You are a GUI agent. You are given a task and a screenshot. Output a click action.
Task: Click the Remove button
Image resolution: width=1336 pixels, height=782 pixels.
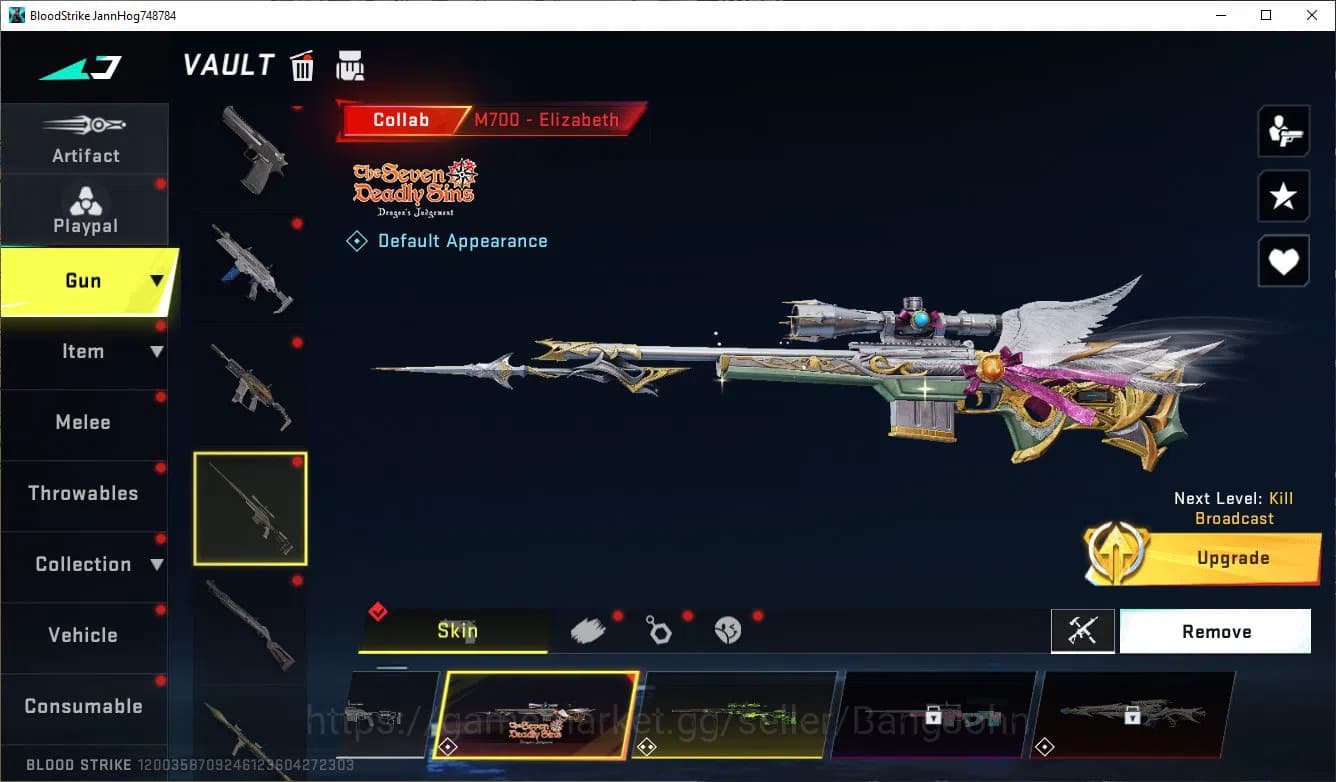1215,631
